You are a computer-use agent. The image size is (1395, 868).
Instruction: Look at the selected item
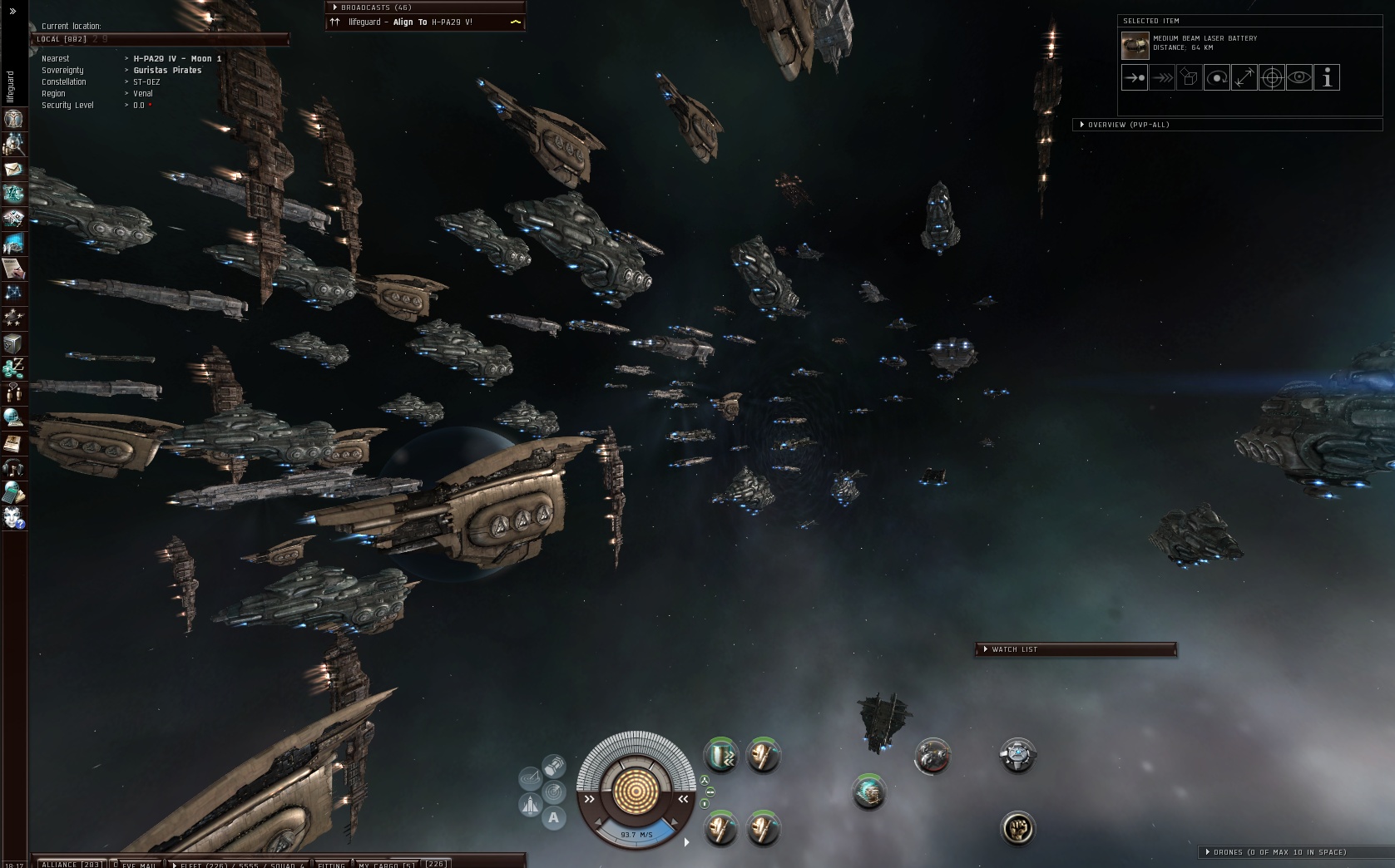[x=1299, y=78]
